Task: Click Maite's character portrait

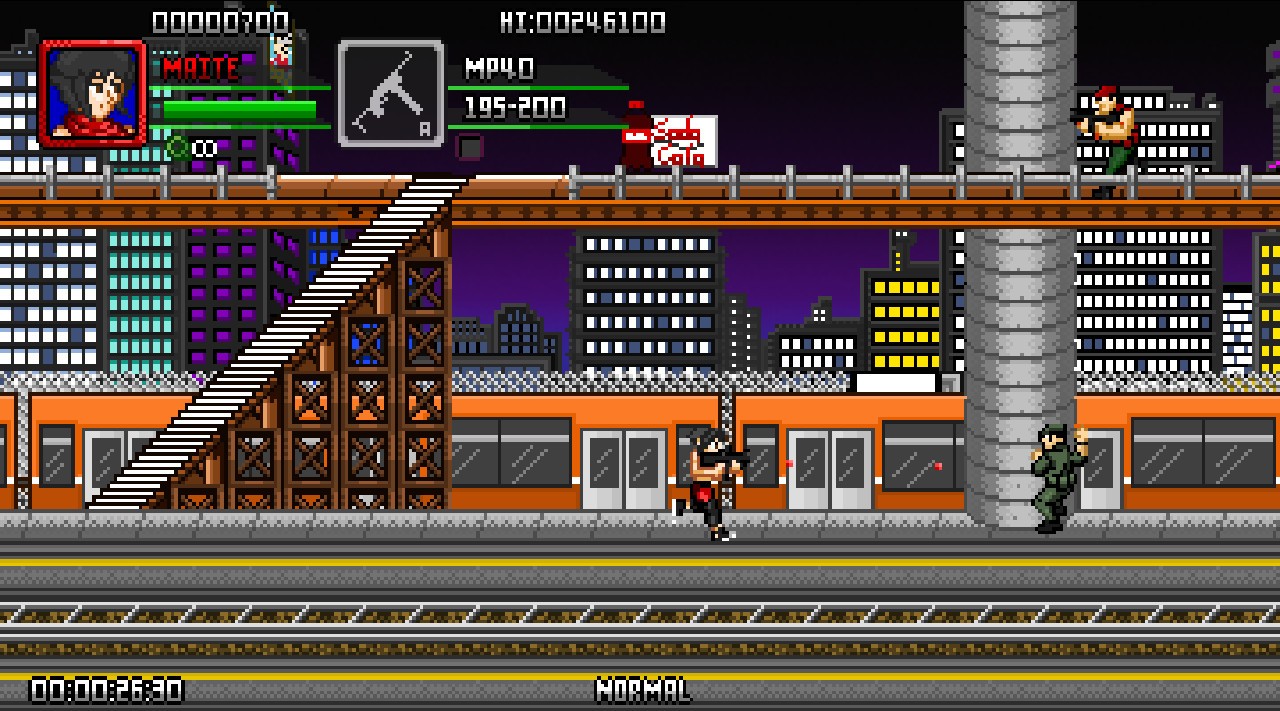Action: [92, 93]
